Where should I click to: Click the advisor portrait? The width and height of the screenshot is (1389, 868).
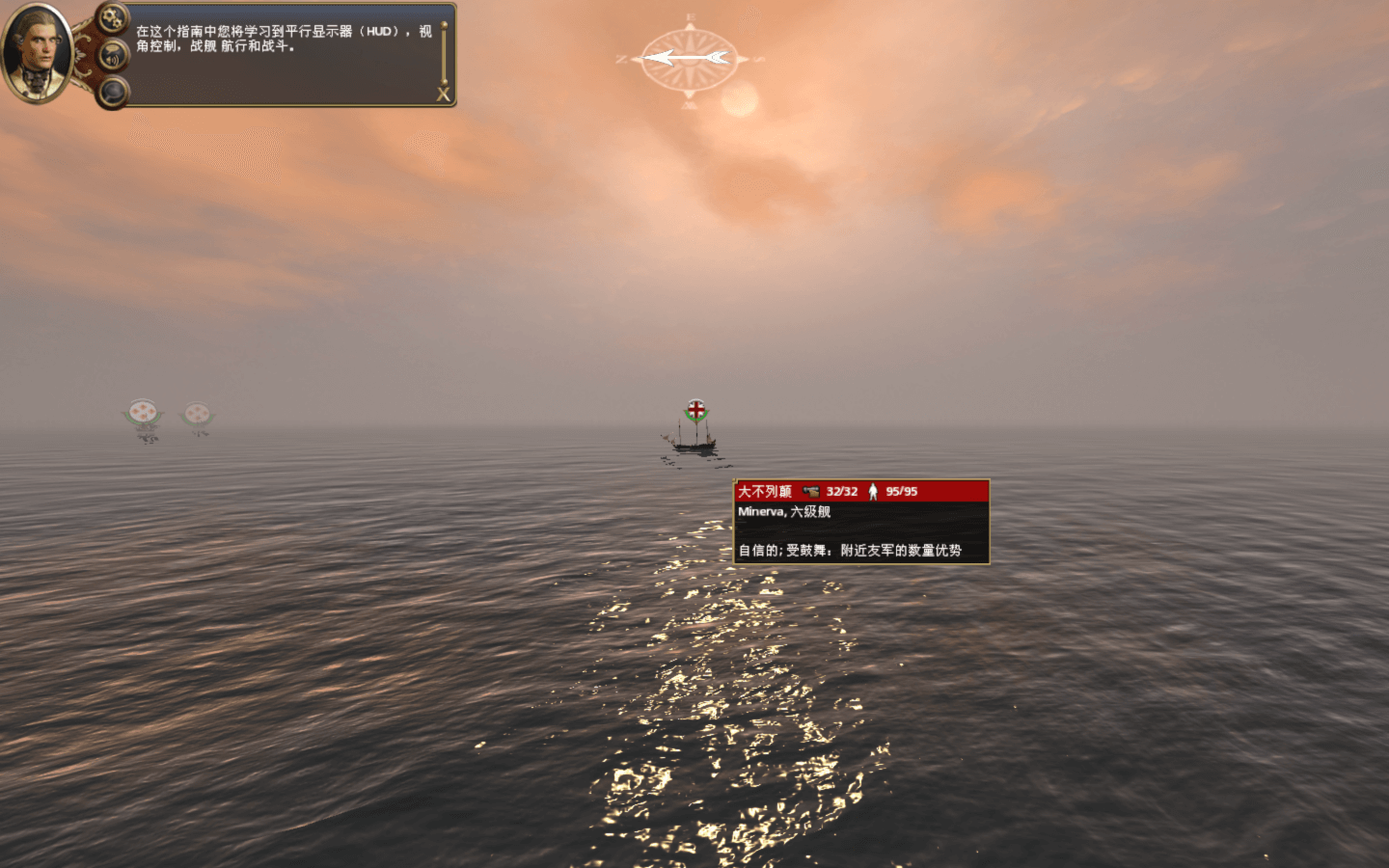pos(37,52)
